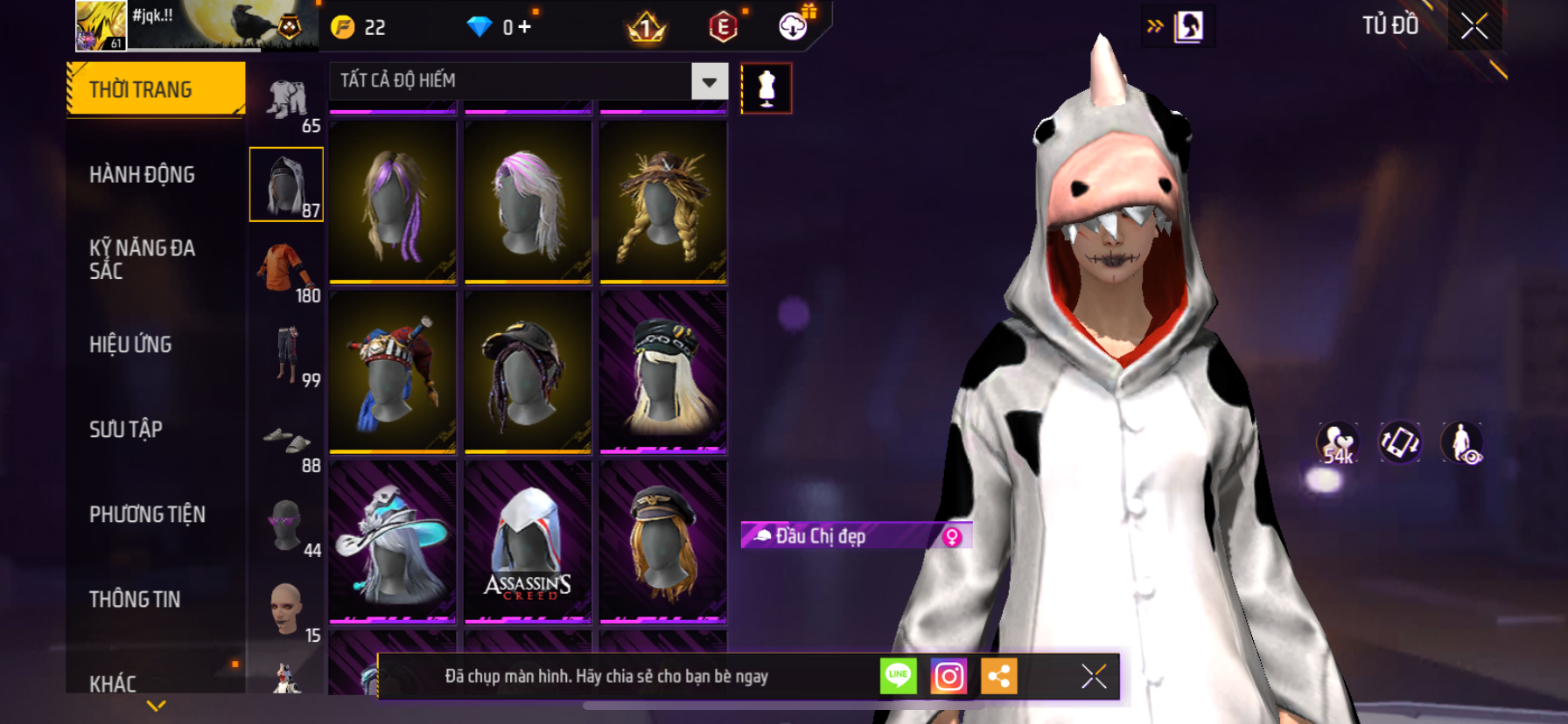
Task: Select the KỸ NĂNG ĐA SẮC tab
Action: pyautogui.click(x=142, y=259)
